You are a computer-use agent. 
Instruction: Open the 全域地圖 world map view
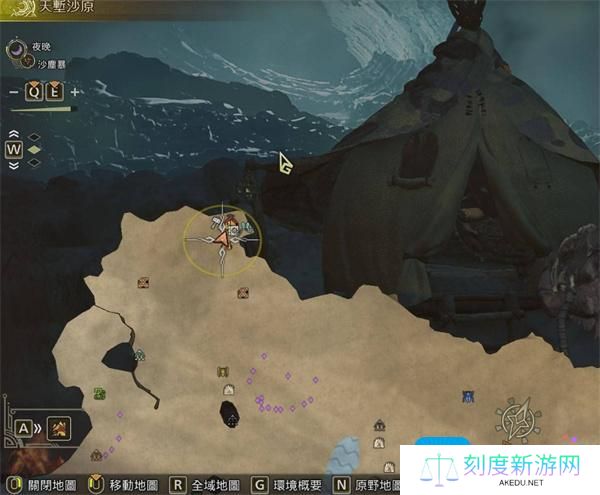click(210, 485)
